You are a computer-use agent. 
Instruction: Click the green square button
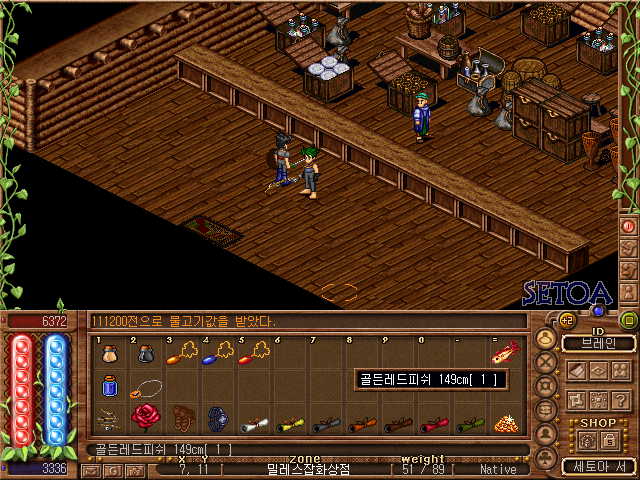click(629, 320)
